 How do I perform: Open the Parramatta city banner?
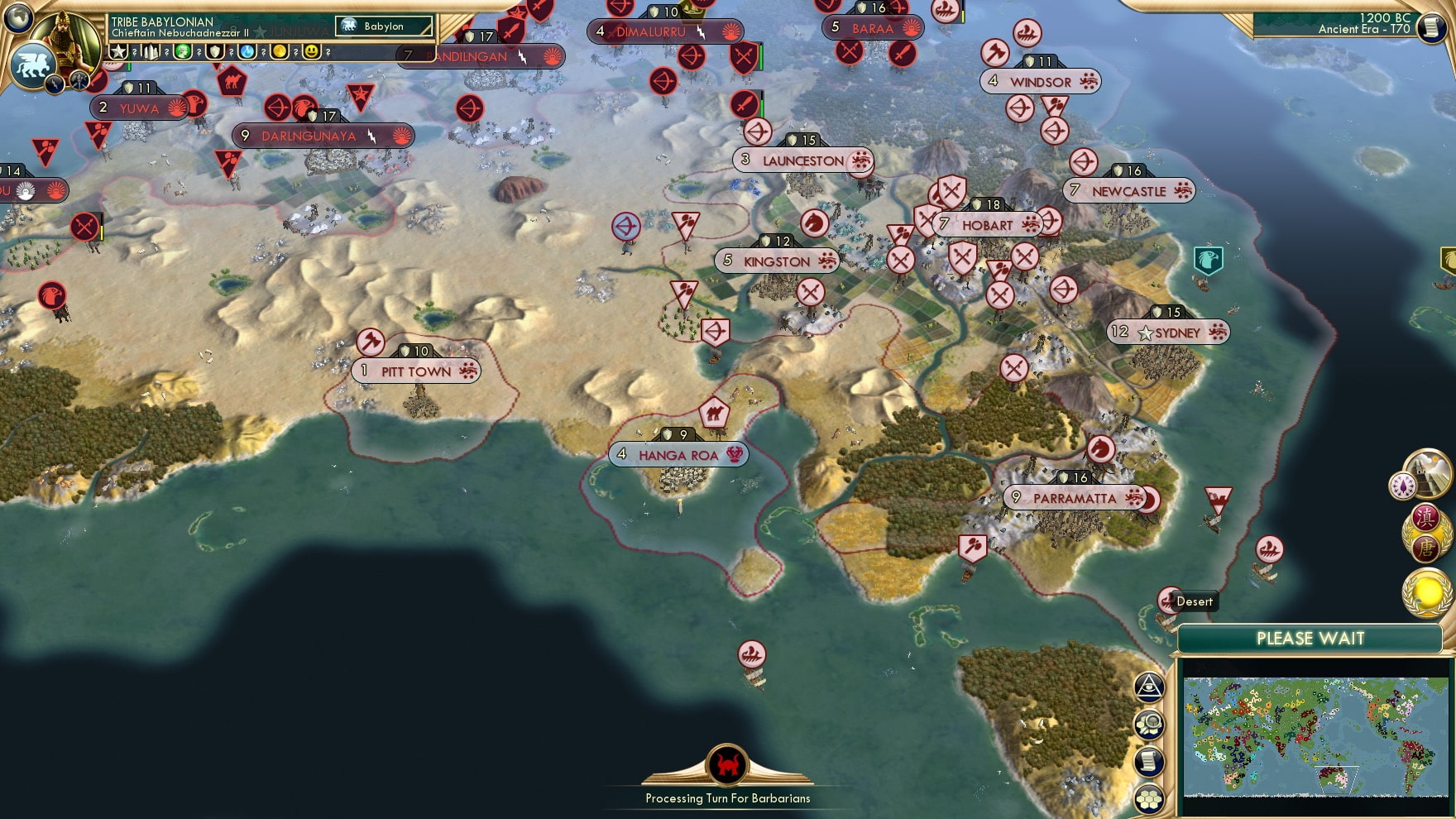1075,498
